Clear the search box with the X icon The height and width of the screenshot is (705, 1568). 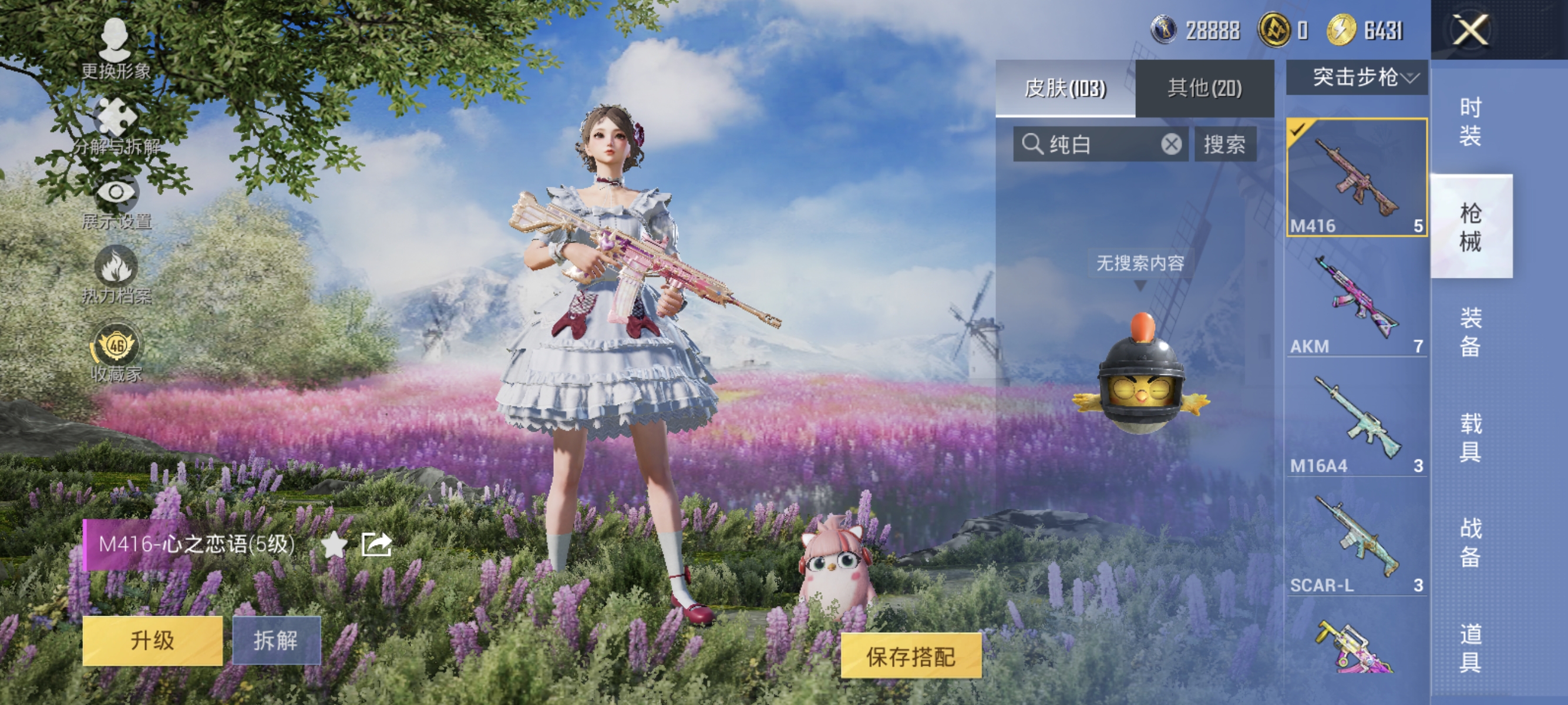[x=1172, y=145]
